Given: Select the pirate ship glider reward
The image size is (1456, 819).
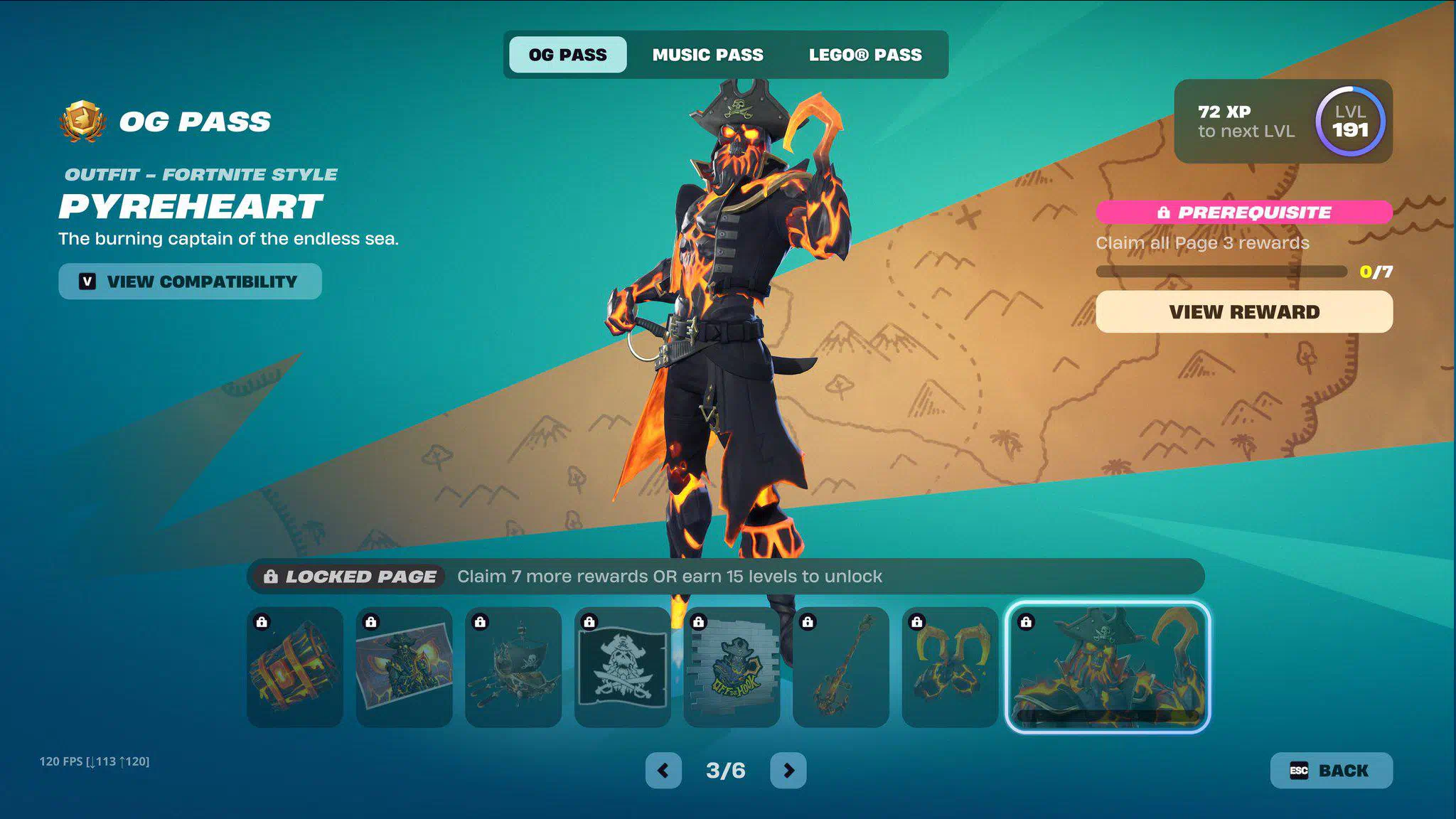Looking at the screenshot, I should (513, 667).
